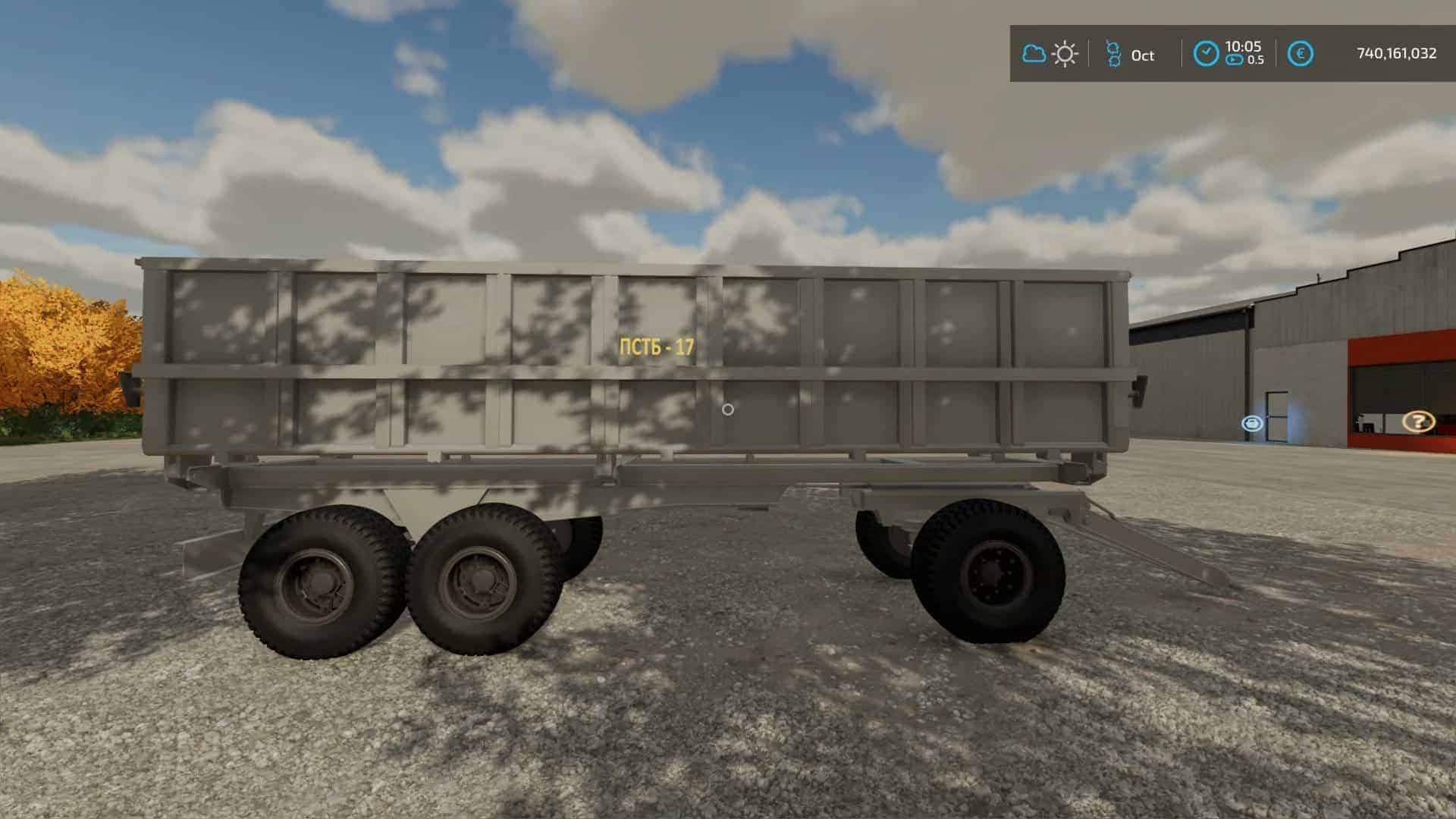Click the blue clock icon in the HUD
Image resolution: width=1456 pixels, height=819 pixels.
1206,52
